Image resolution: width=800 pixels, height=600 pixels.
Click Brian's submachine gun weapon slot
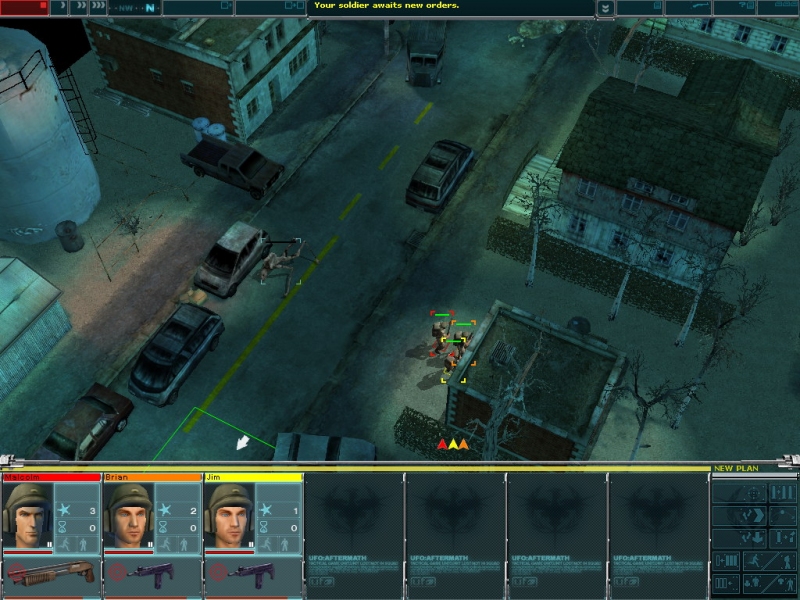coord(152,574)
